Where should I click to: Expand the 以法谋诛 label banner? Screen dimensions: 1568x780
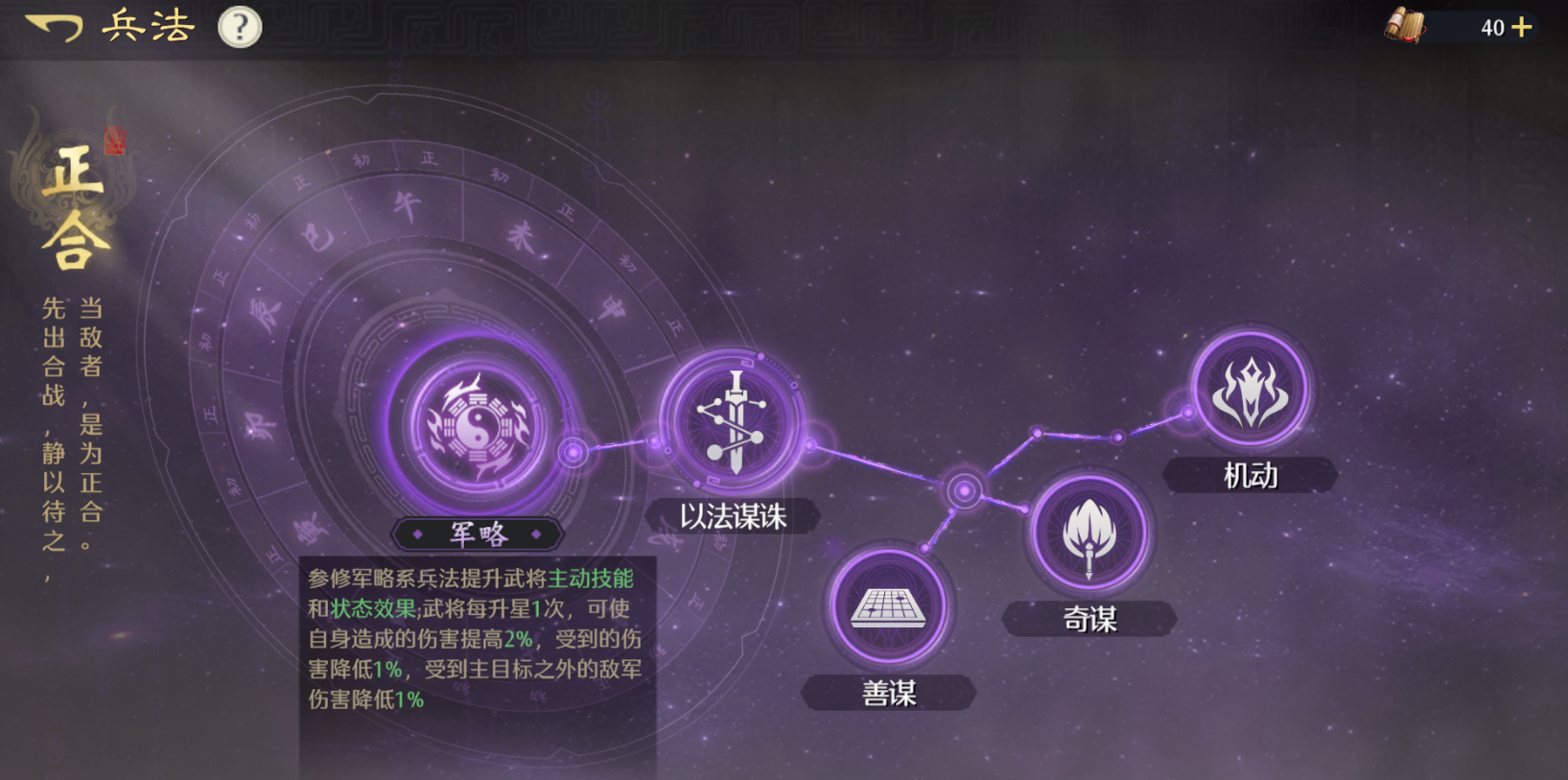[x=734, y=516]
